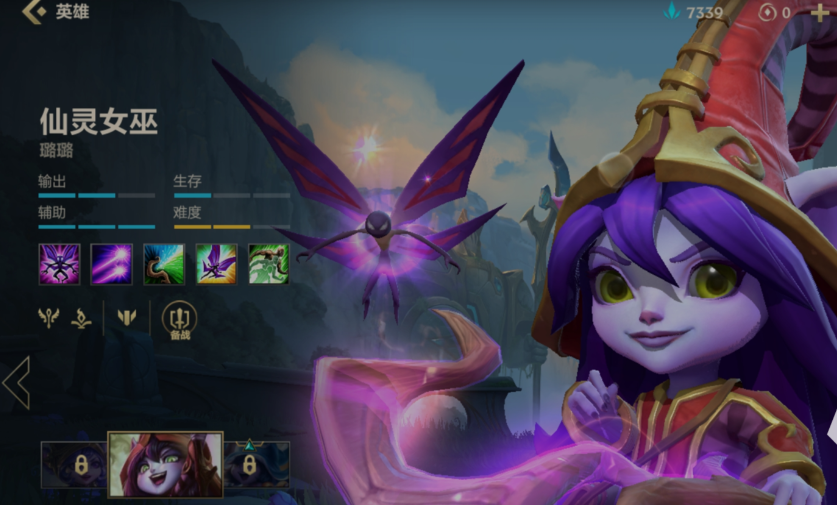Select the unlocked red-hat Lulu skin thumbnail
Screen dimensions: 837x505
coord(165,464)
